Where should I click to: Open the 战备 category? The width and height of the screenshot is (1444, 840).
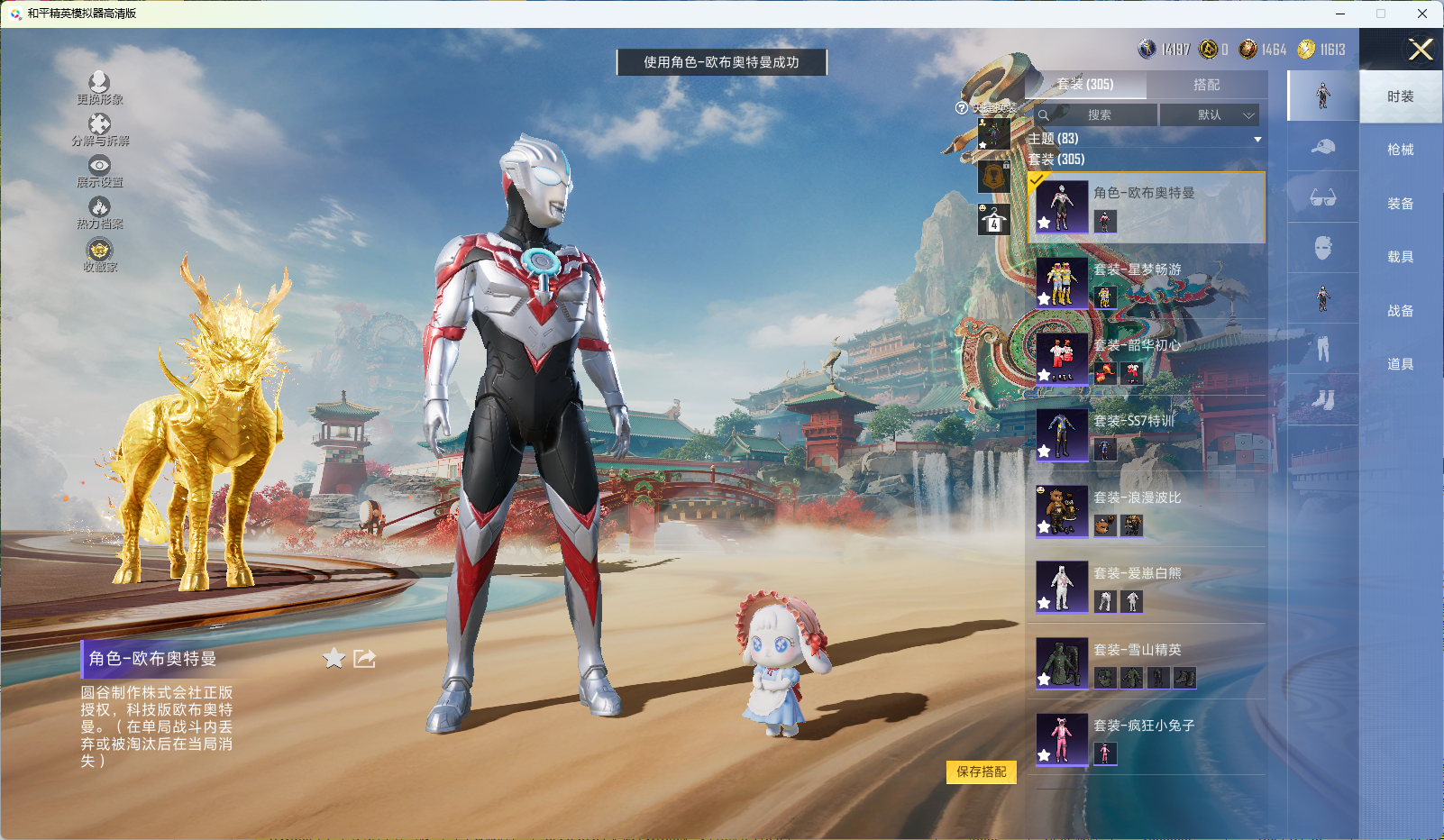pyautogui.click(x=1400, y=311)
